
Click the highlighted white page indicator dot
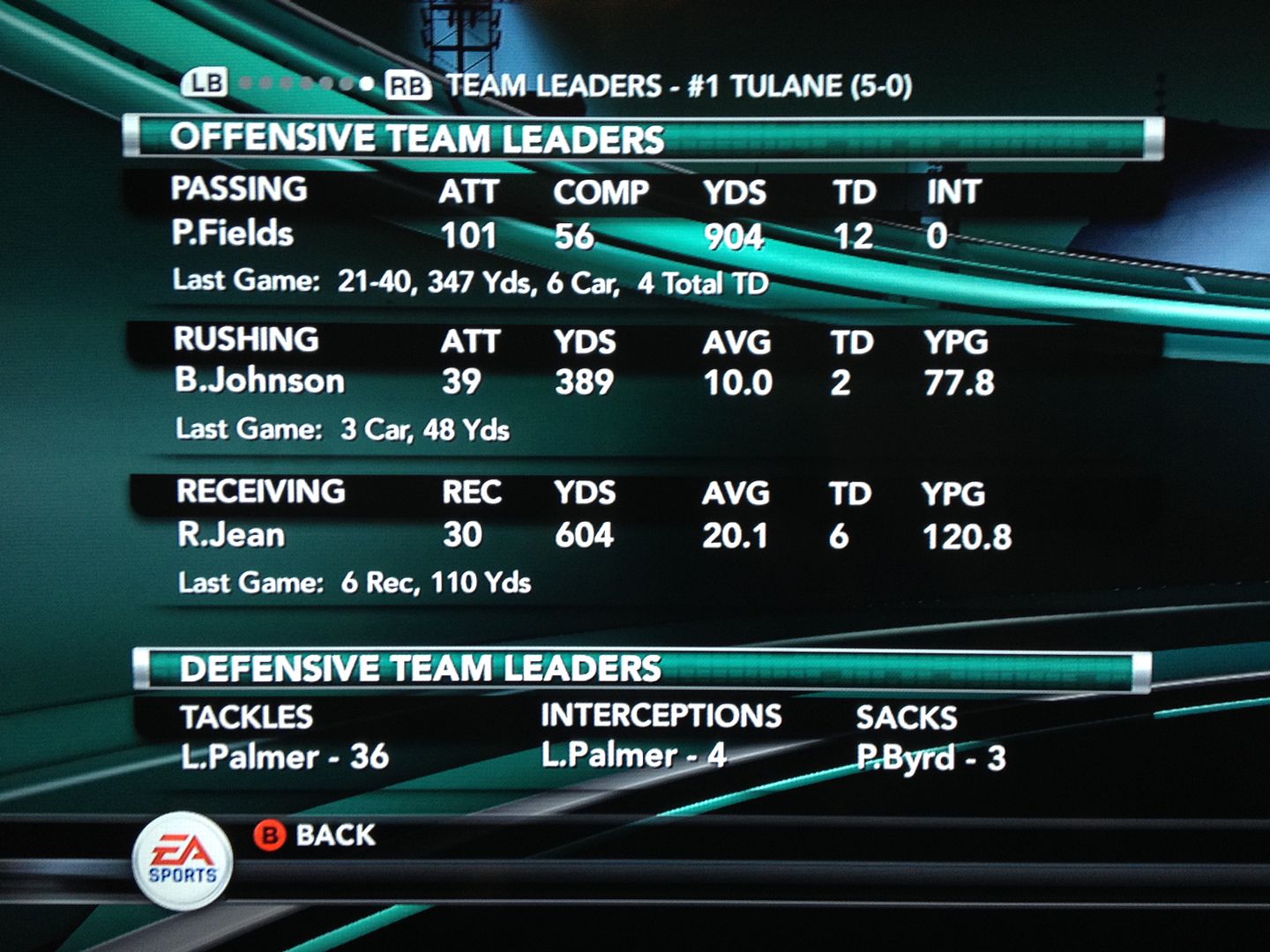point(366,85)
